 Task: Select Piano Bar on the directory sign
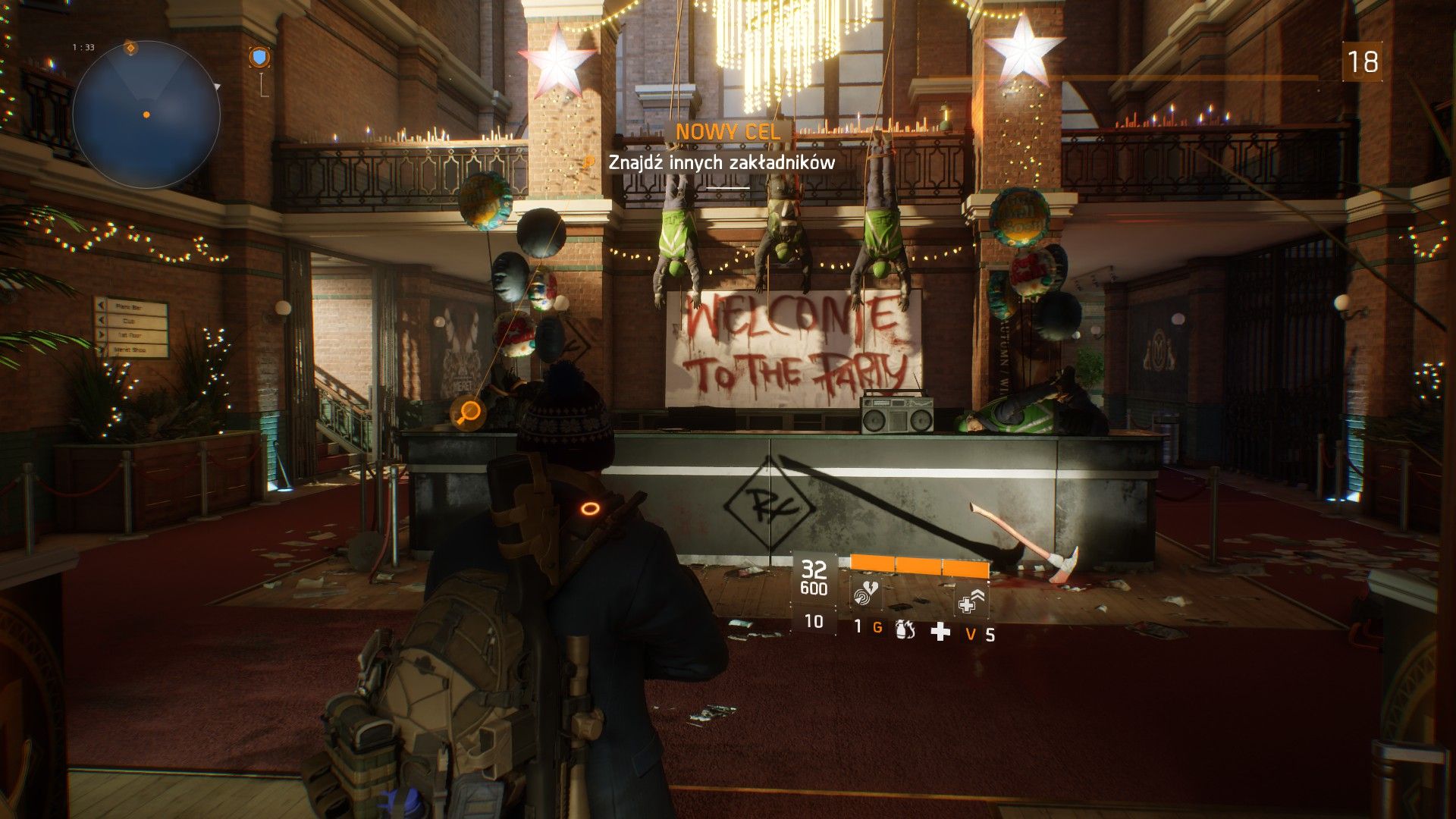pyautogui.click(x=129, y=308)
